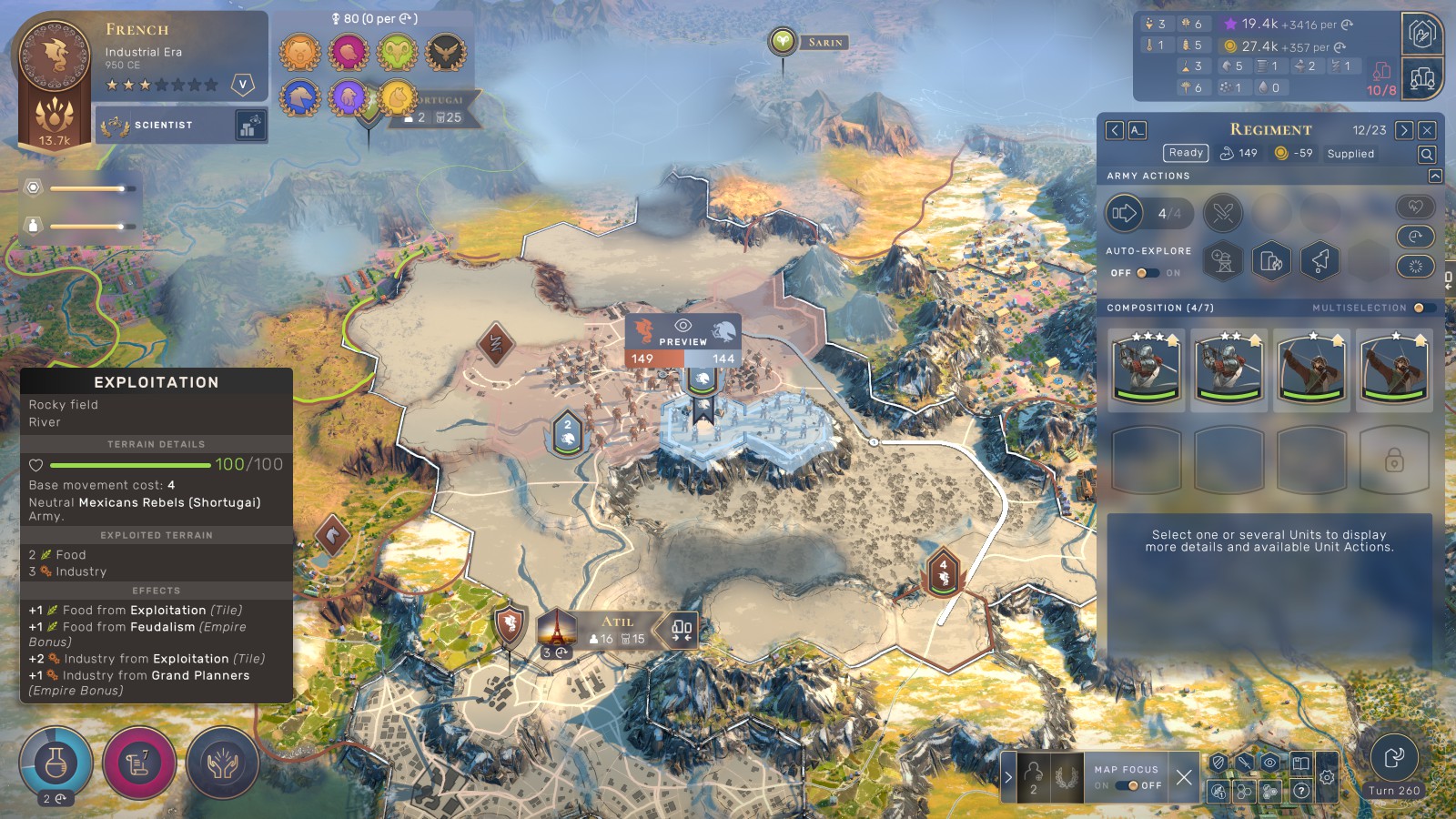
Task: Open the help question mark menu
Action: coord(1301,790)
